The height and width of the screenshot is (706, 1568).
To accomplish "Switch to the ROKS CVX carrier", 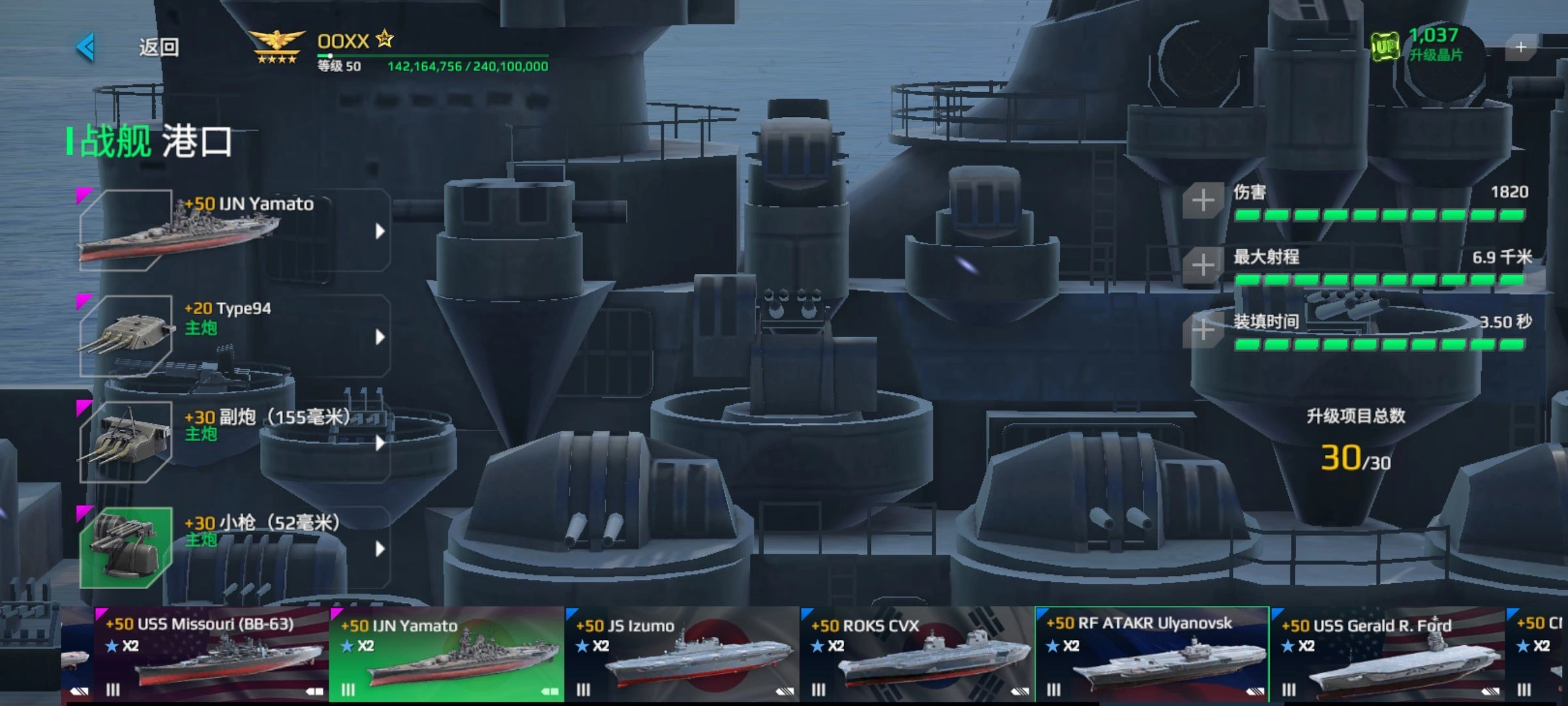I will click(x=917, y=655).
